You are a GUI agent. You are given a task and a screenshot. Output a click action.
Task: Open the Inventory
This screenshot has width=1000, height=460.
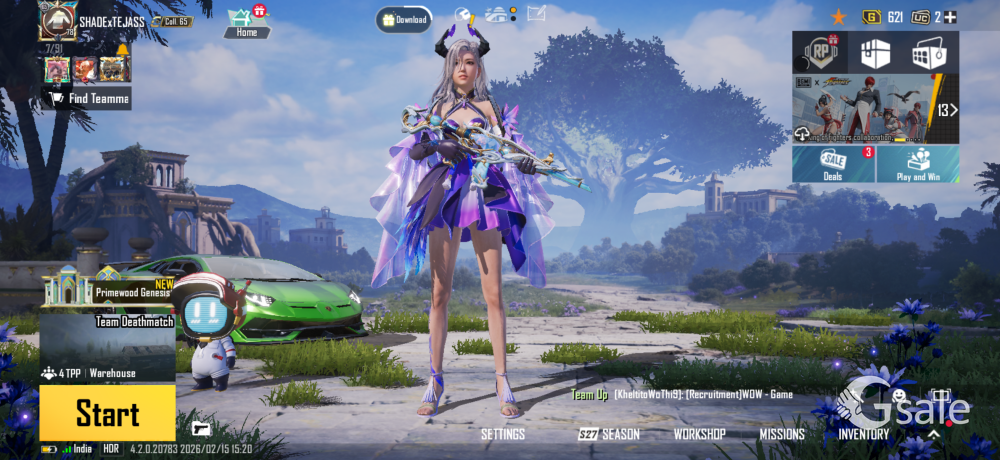pyautogui.click(x=863, y=434)
